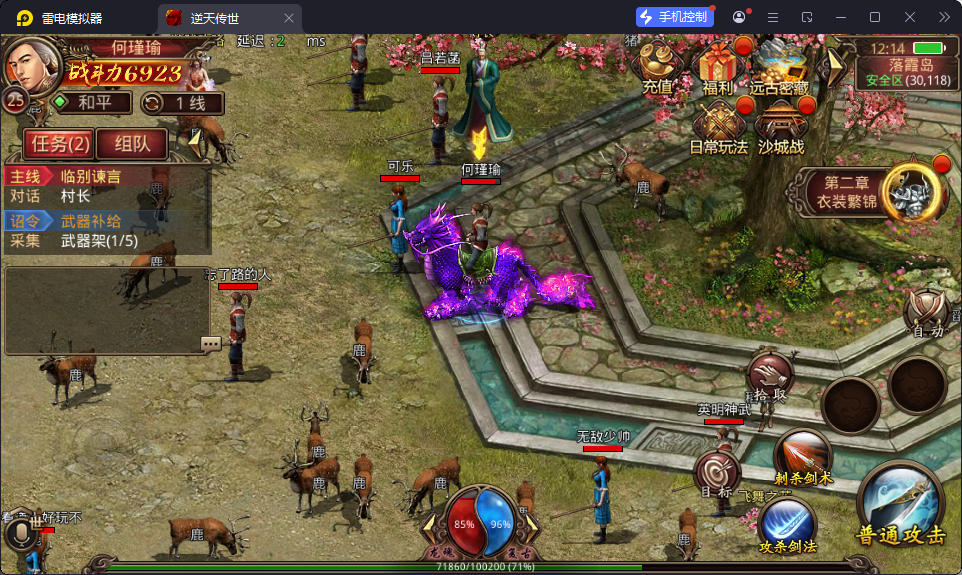Click the 手机控制 button in title bar
962x575 pixels.
tap(675, 17)
